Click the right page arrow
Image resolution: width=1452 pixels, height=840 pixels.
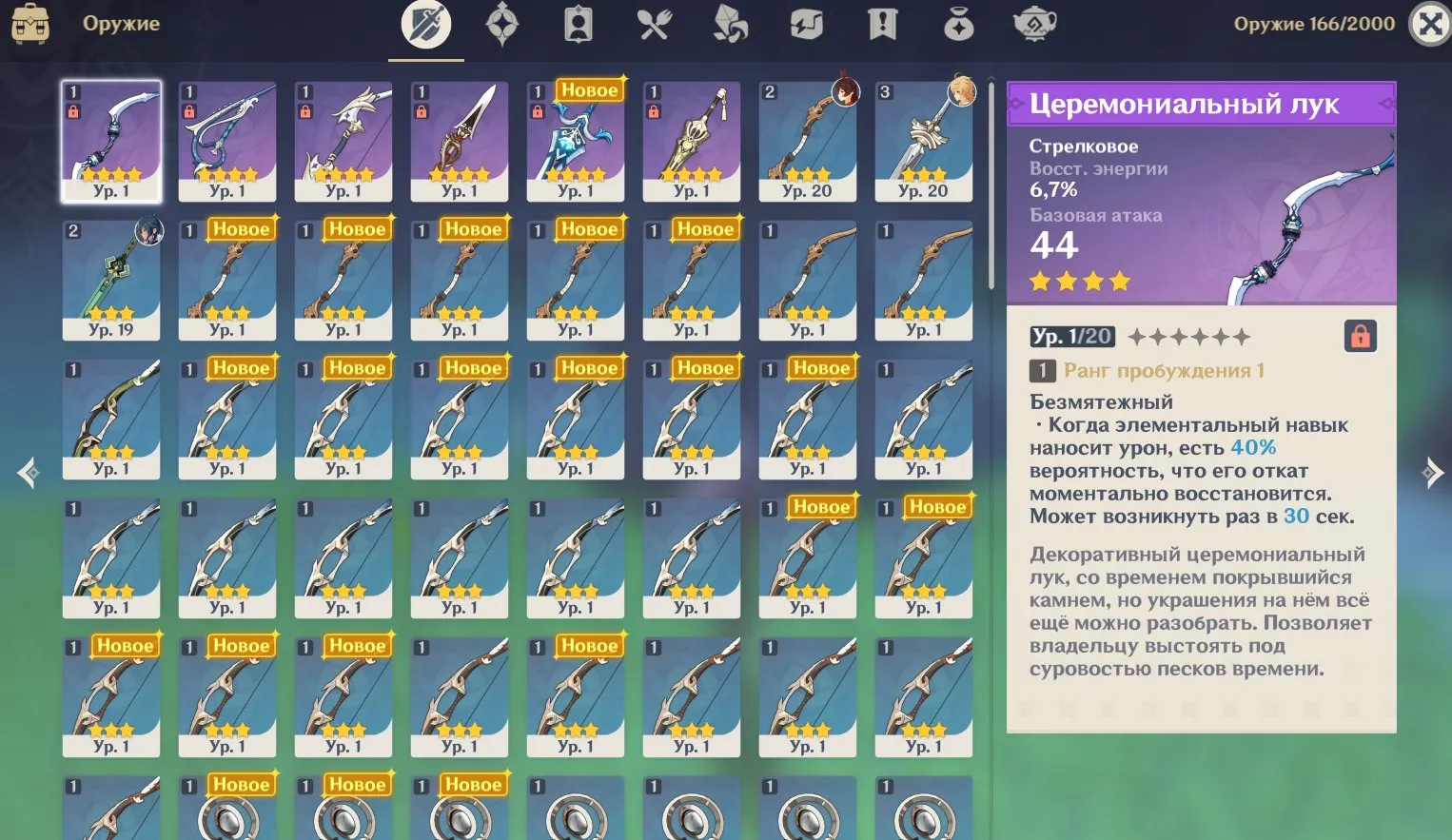coord(1432,472)
